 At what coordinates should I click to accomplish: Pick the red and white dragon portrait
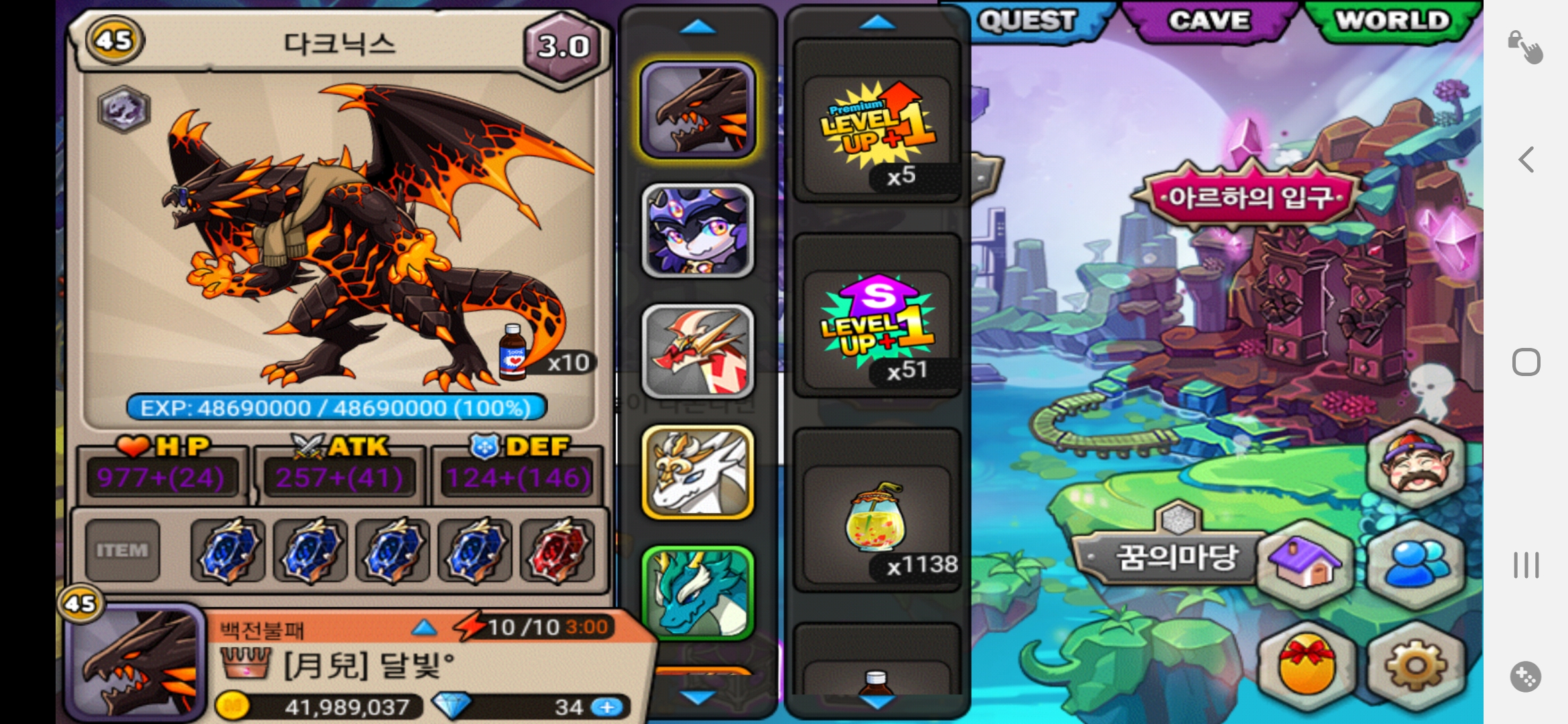coord(698,352)
